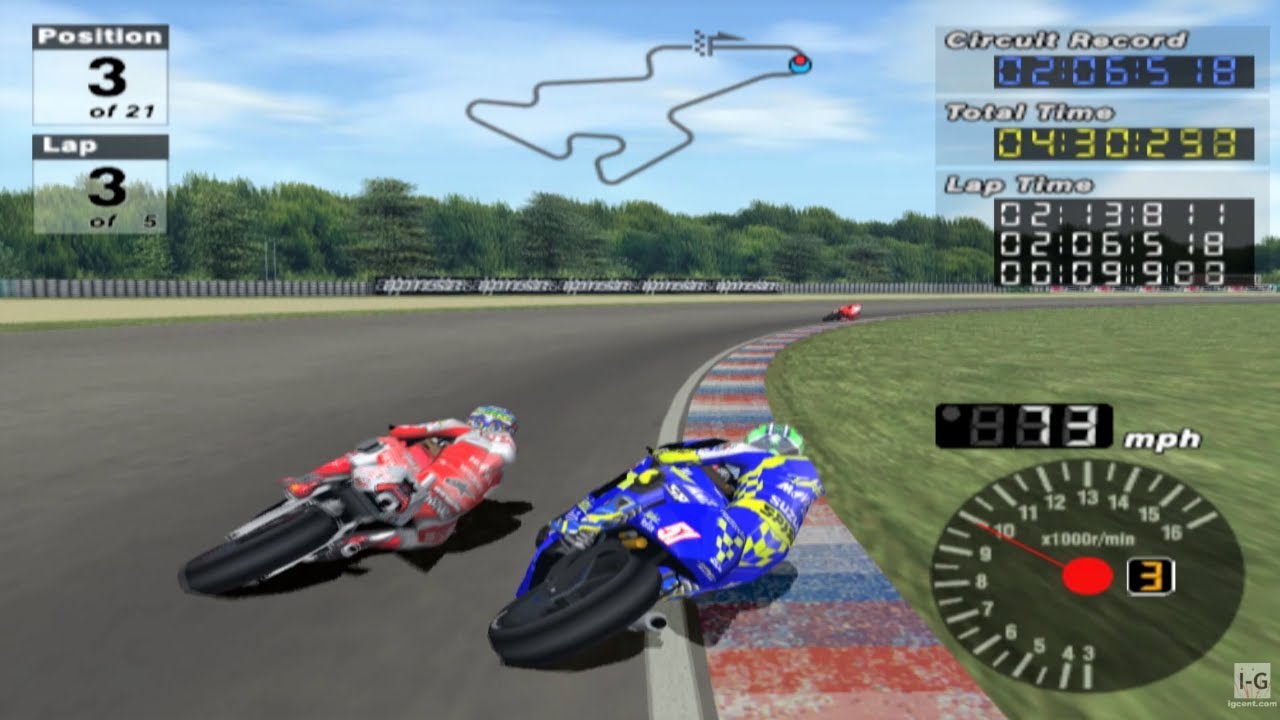Screen dimensions: 1280x720
Task: Open the track minimap overview
Action: (640, 110)
